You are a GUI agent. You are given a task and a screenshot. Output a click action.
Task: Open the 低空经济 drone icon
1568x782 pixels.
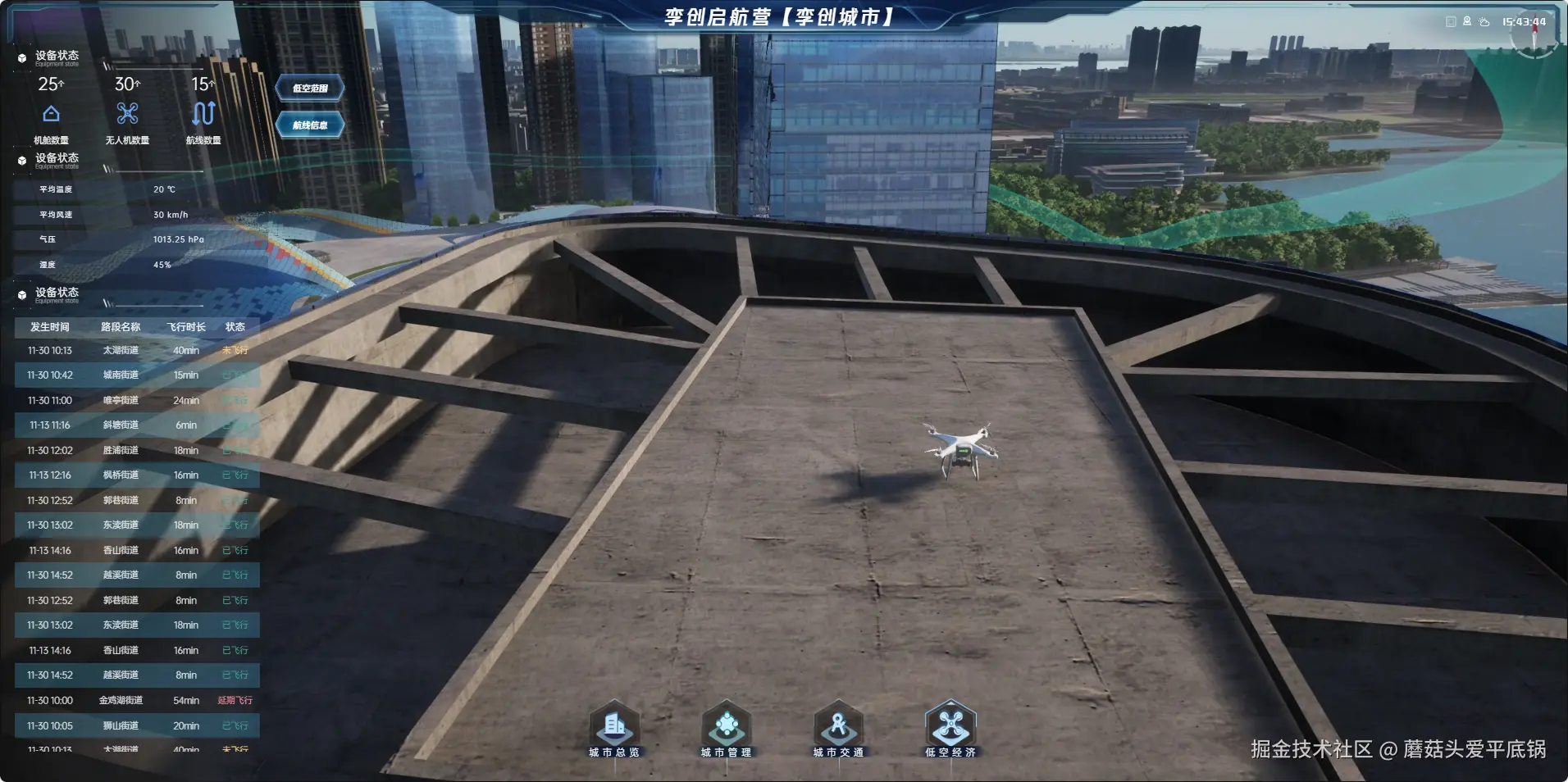point(950,725)
